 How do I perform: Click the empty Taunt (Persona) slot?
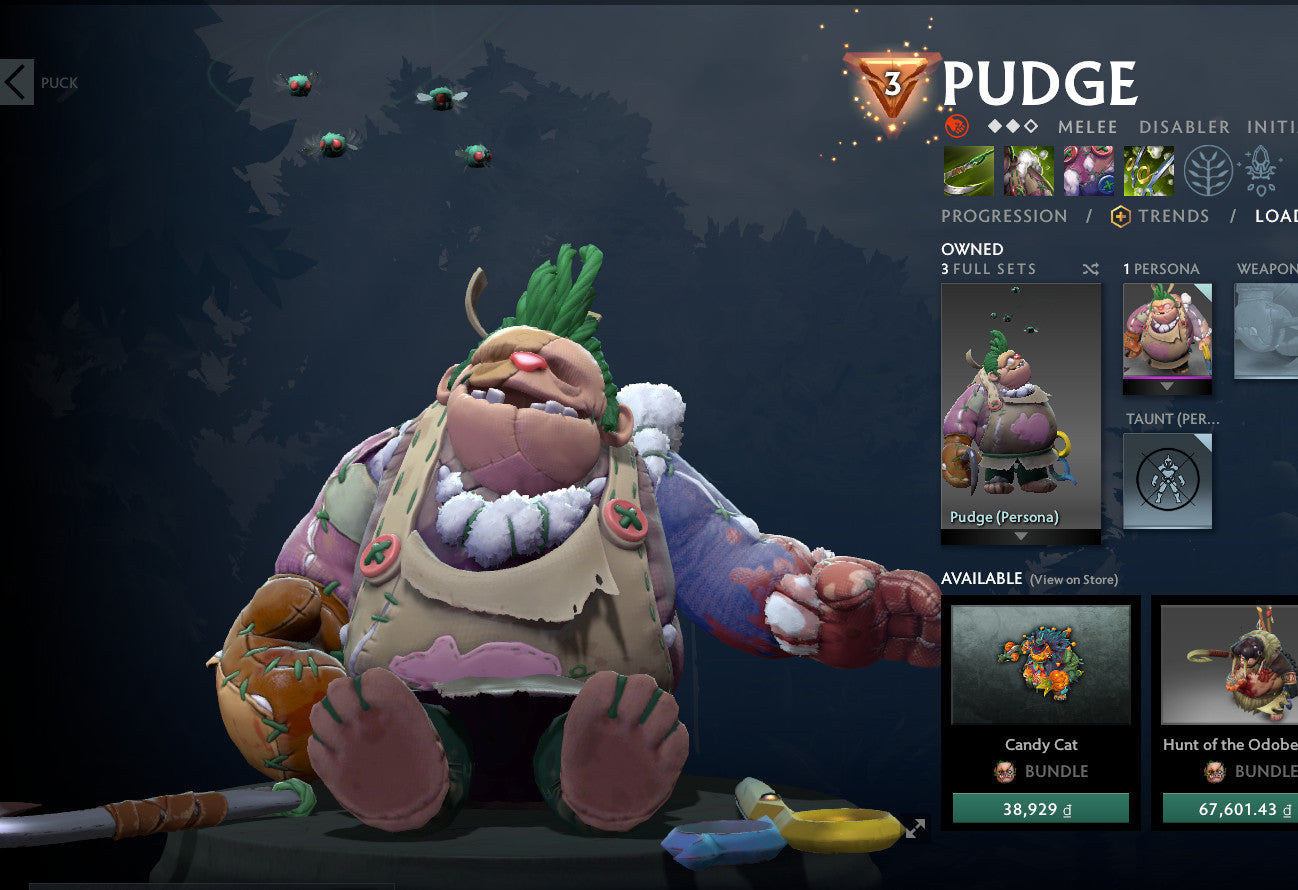pos(1167,481)
